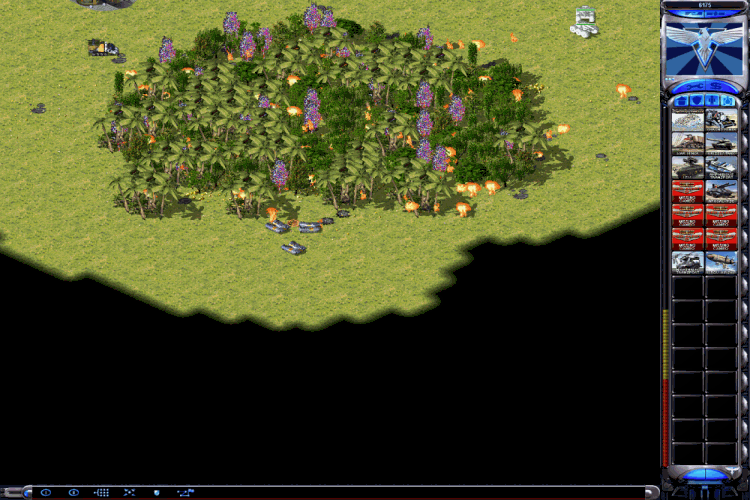Image resolution: width=750 pixels, height=500 pixels.
Task: Select the grid-shaped type select command
Action: [101, 492]
